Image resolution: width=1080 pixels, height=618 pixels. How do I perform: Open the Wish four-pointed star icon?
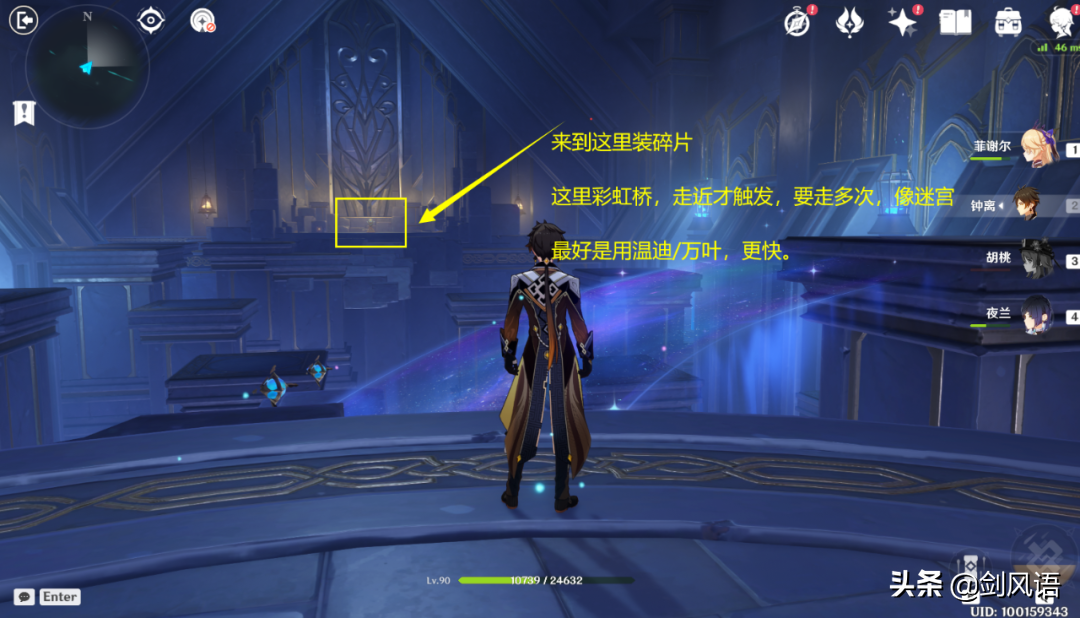click(903, 22)
